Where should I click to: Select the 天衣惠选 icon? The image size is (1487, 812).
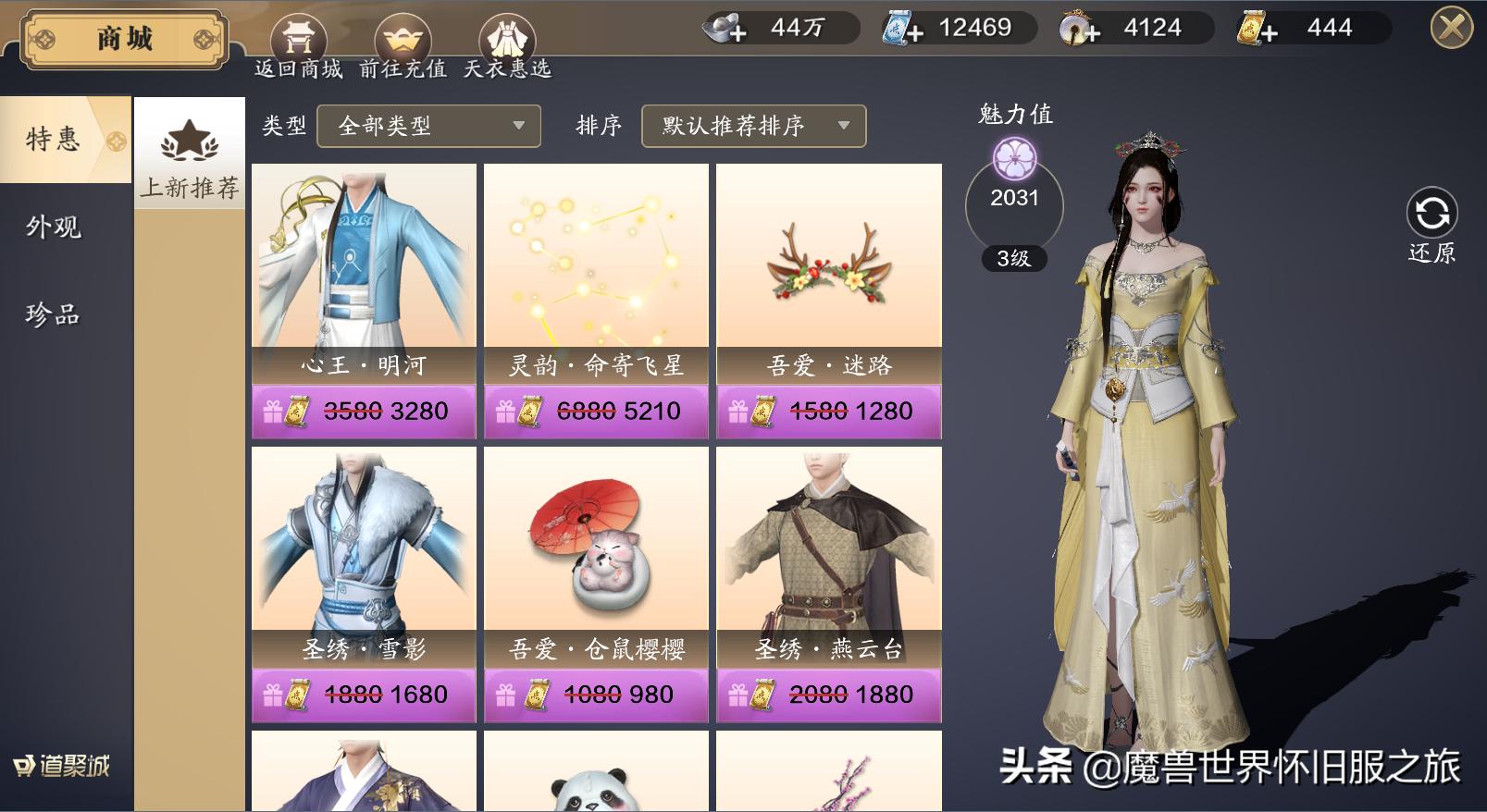(x=507, y=37)
